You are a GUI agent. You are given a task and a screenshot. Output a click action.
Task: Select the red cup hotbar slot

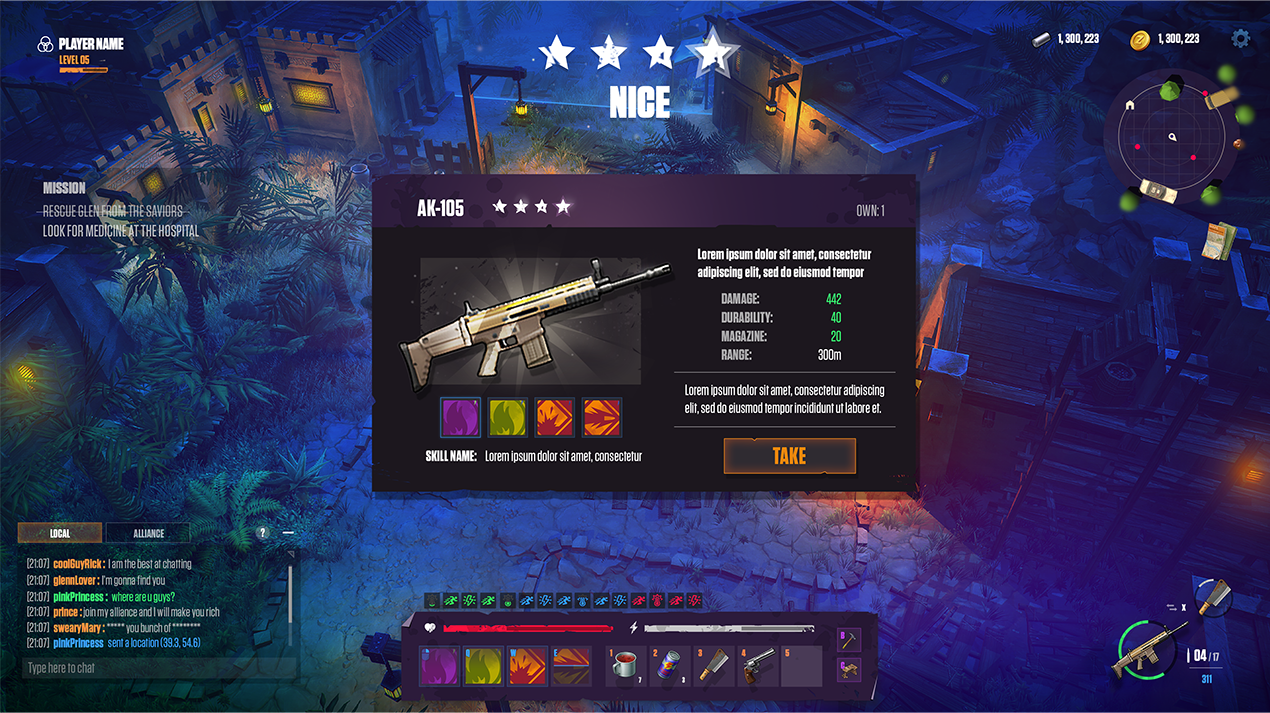coord(626,667)
